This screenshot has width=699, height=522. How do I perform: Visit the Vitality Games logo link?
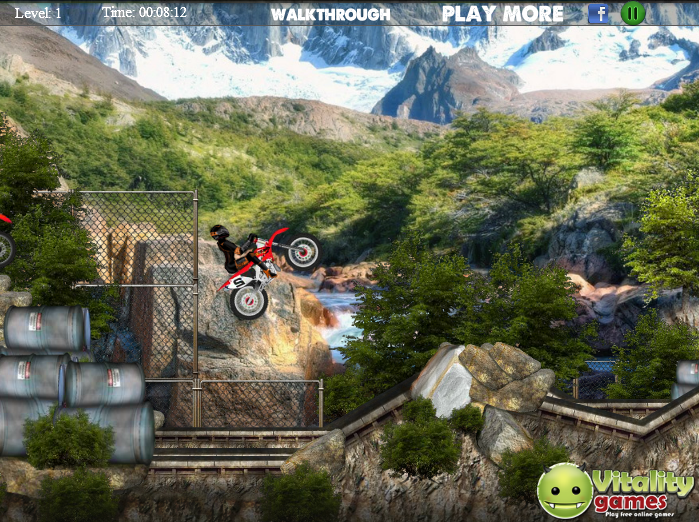click(614, 490)
